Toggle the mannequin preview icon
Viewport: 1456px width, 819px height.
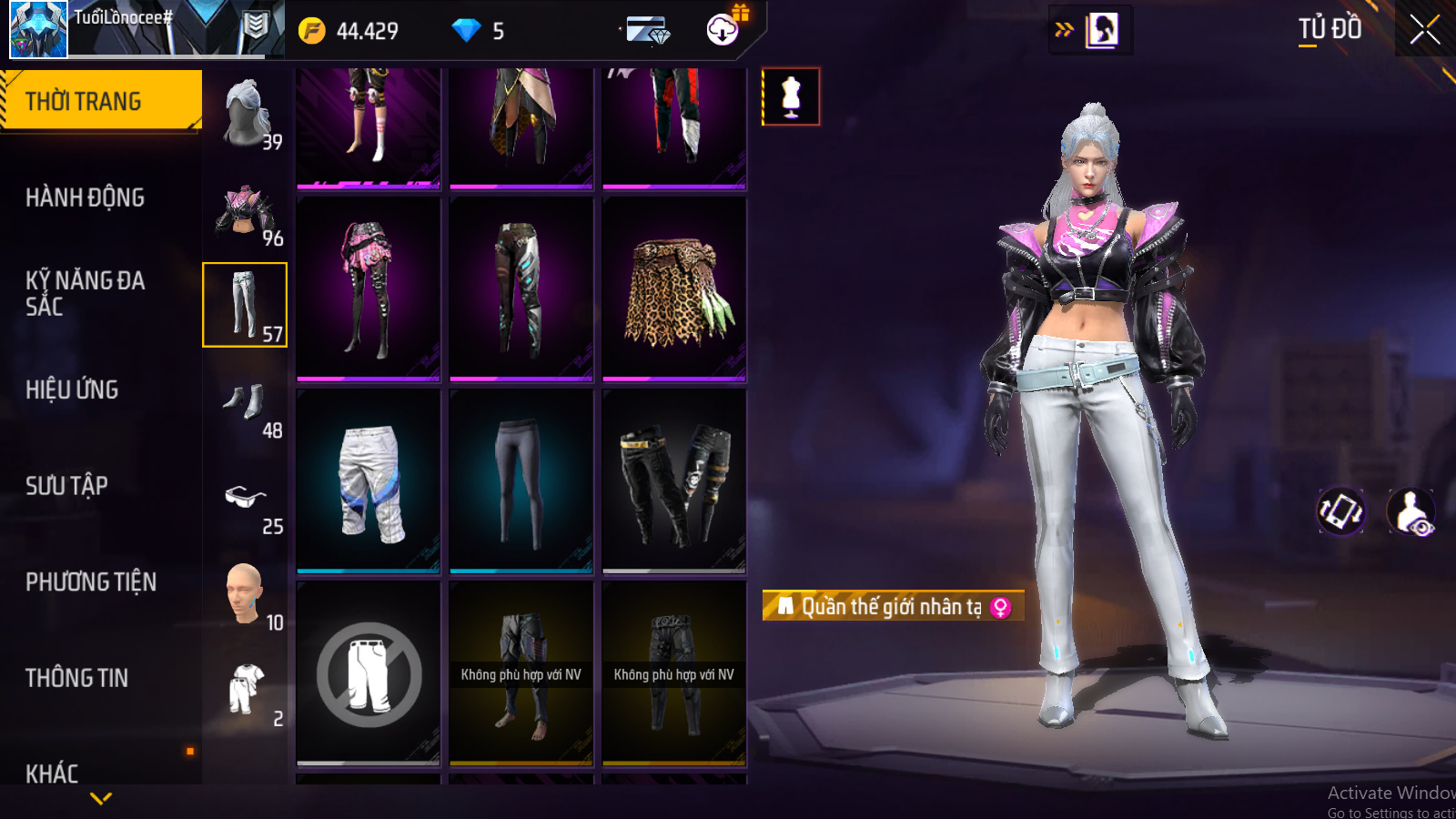tap(791, 96)
